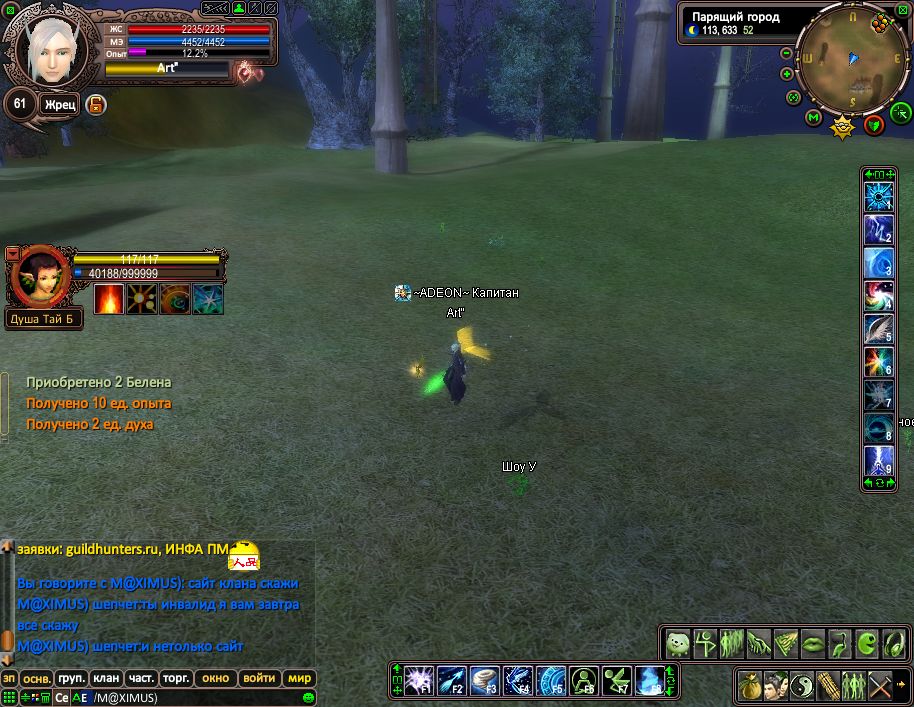Open the chat smiley emoticon picker
This screenshot has width=914, height=707.
click(309, 697)
